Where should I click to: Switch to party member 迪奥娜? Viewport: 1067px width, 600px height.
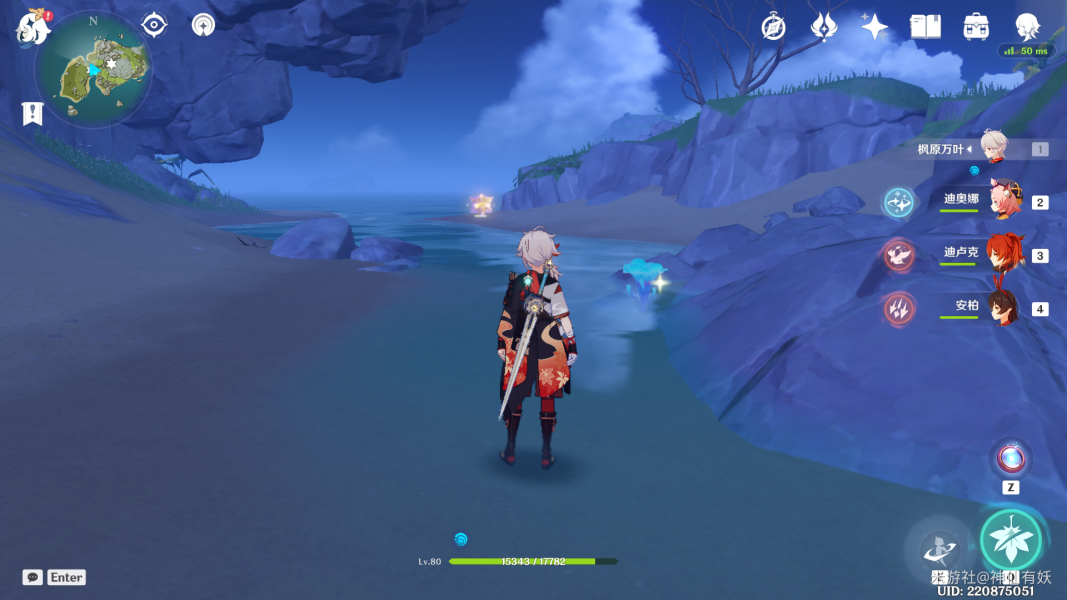1003,201
